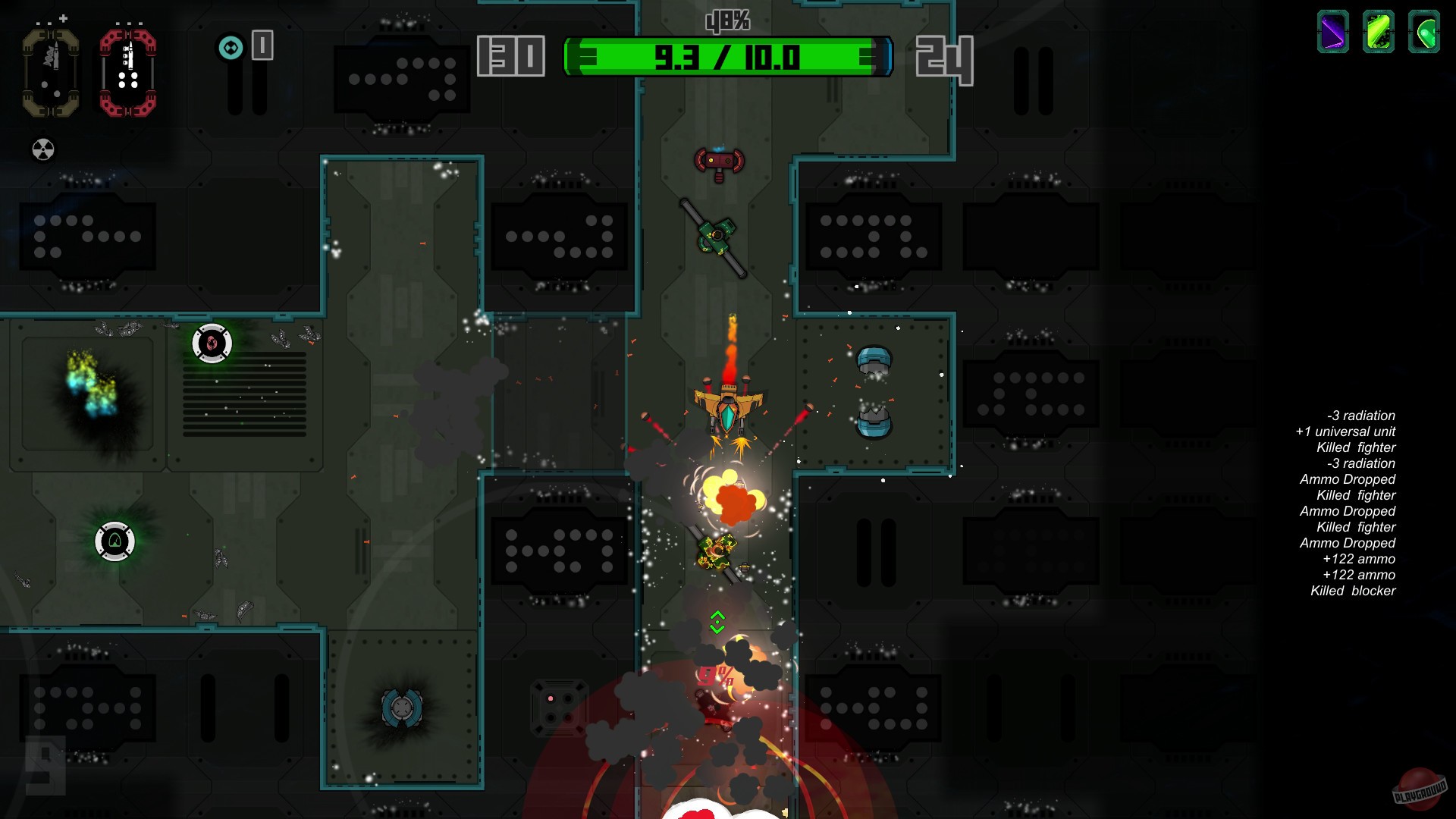The height and width of the screenshot is (819, 1456).
Task: Expand the kill log entry 'Killed blocker'
Action: (1354, 591)
